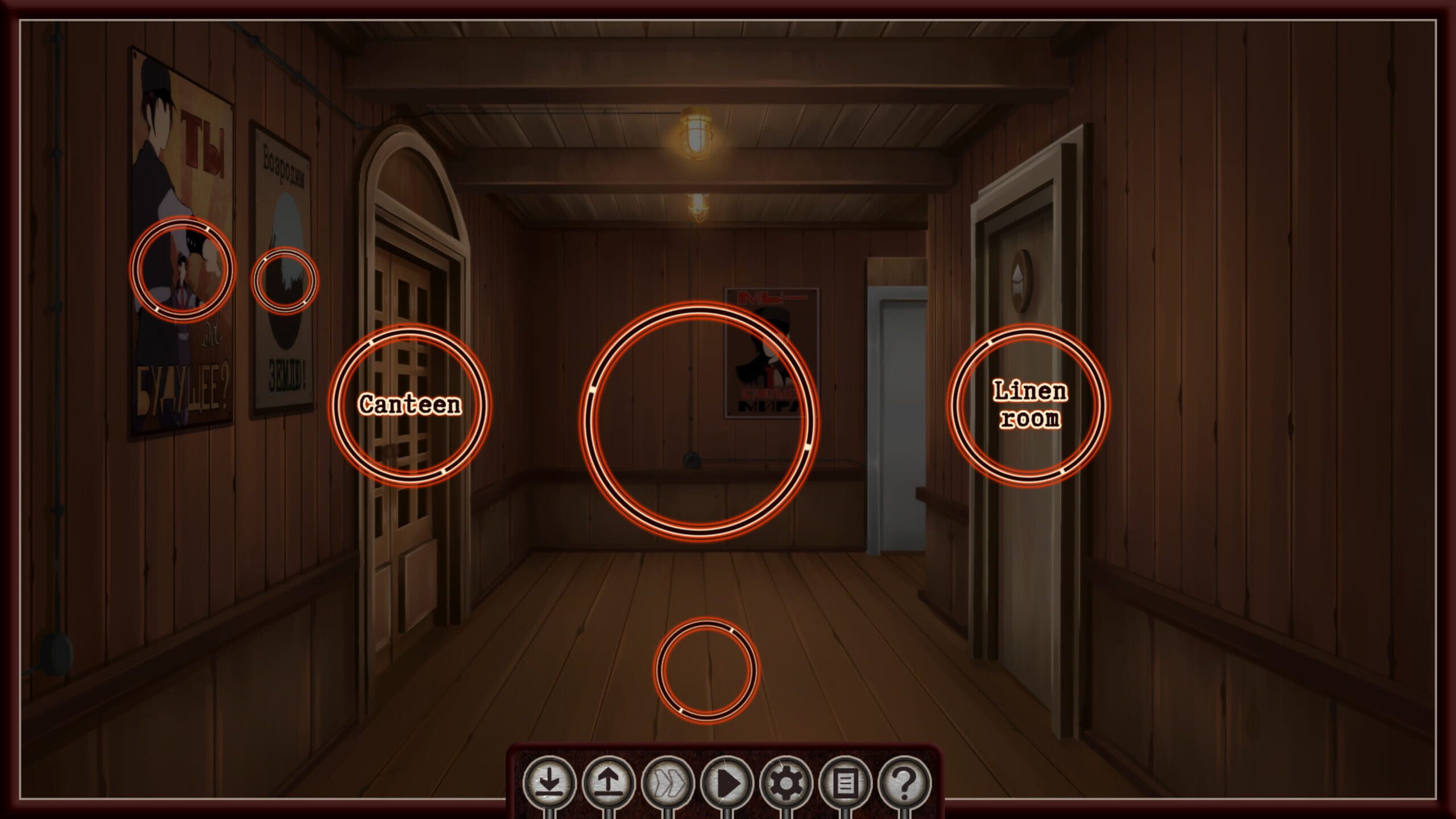Click the load icon with the upward arrow
The image size is (1456, 819).
pyautogui.click(x=609, y=784)
